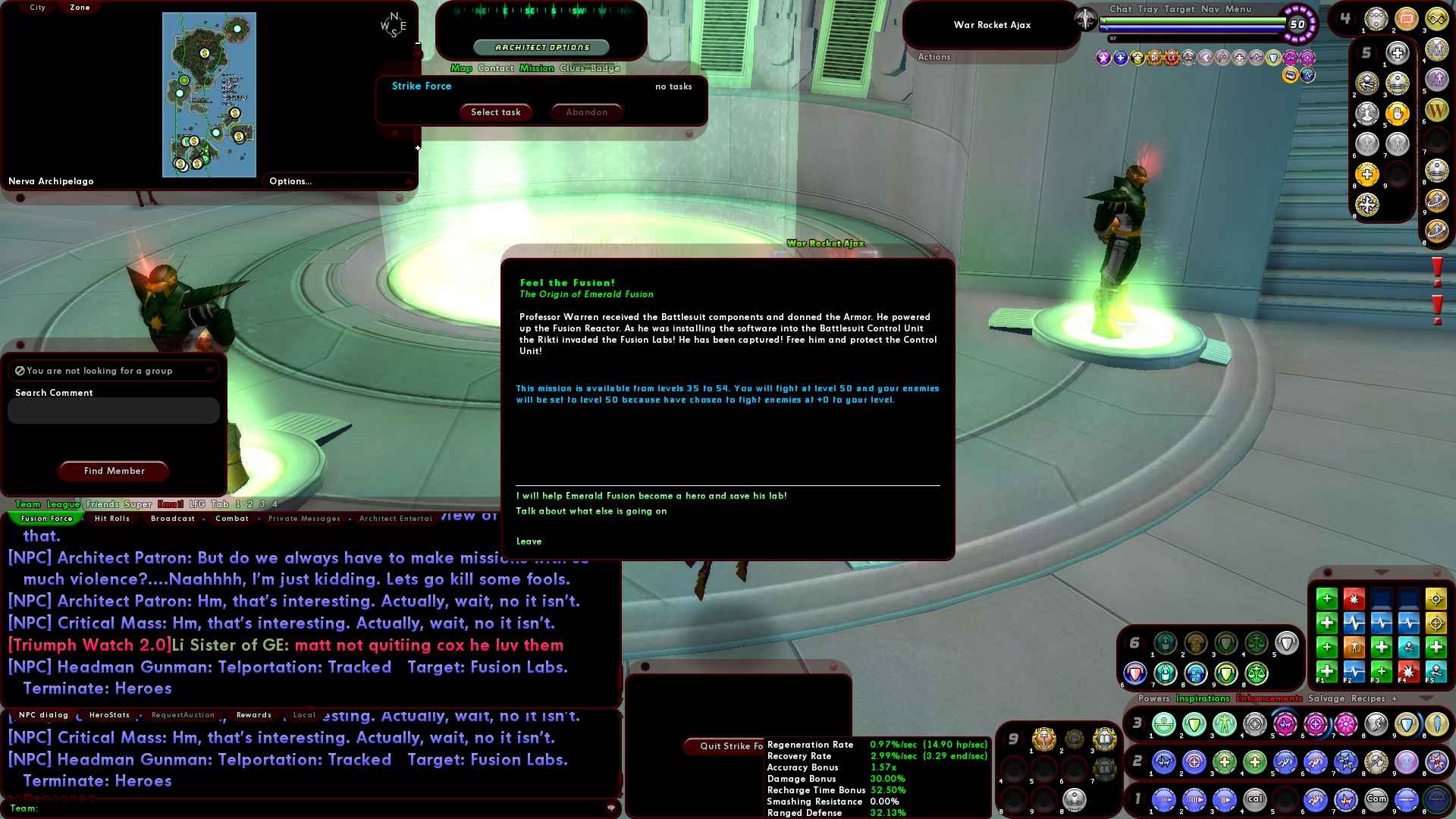Switch to the Zone map tab
This screenshot has width=1456, height=819.
[x=79, y=7]
